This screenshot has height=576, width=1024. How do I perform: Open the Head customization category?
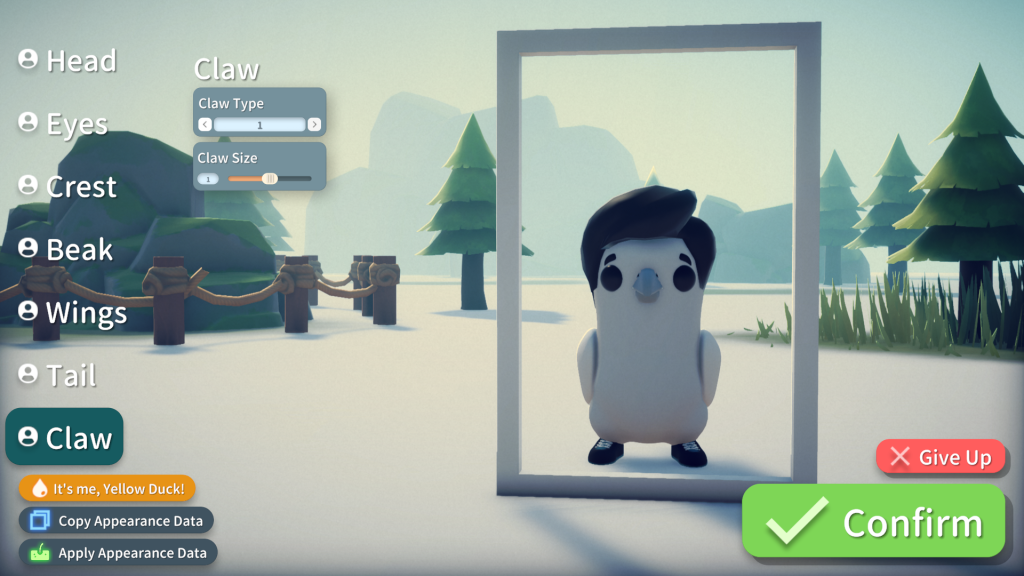pyautogui.click(x=68, y=61)
